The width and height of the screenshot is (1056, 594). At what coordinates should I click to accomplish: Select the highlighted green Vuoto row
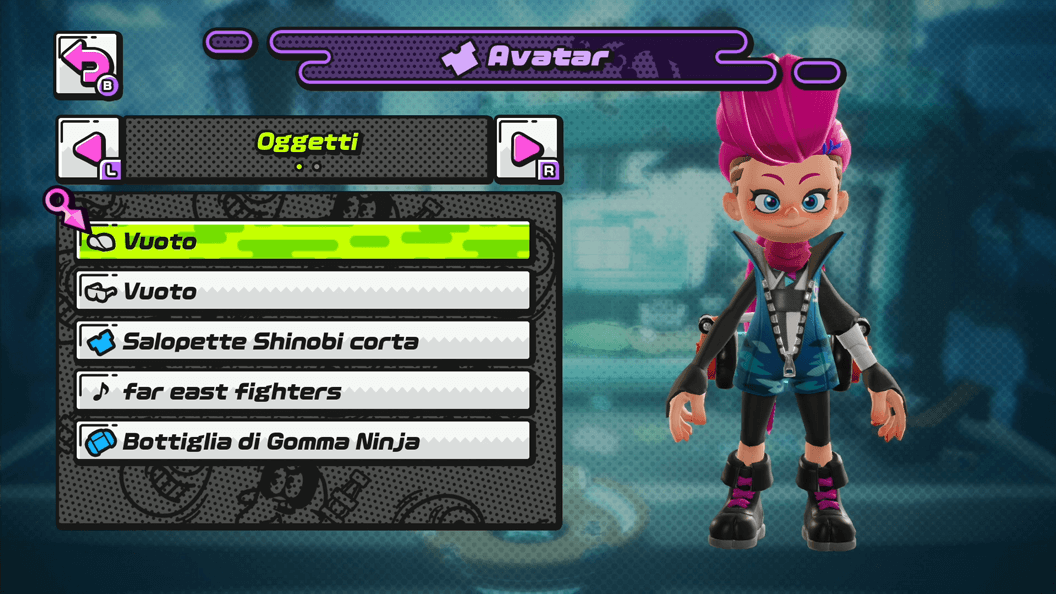304,241
